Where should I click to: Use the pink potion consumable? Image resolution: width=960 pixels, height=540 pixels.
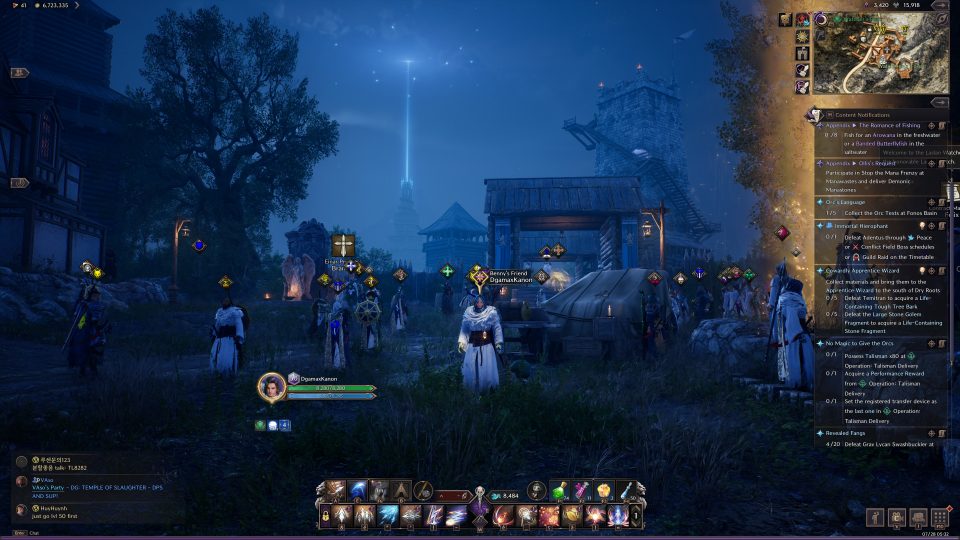coord(582,490)
